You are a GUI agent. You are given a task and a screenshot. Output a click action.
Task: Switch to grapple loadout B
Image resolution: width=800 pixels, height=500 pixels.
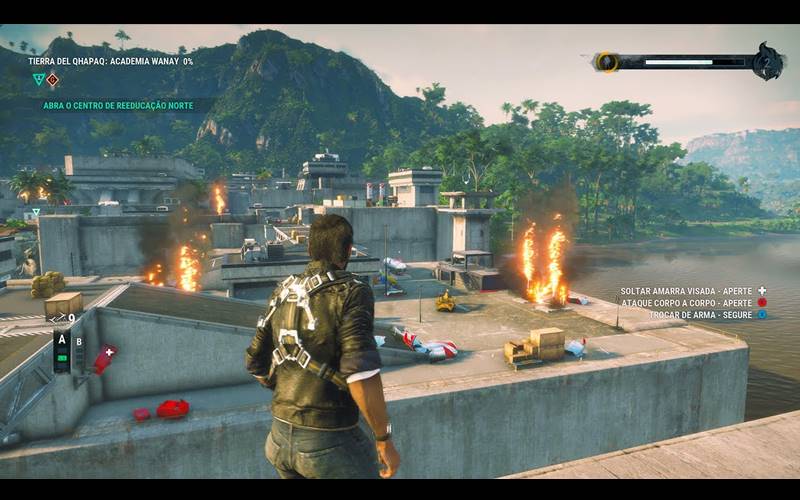79,341
